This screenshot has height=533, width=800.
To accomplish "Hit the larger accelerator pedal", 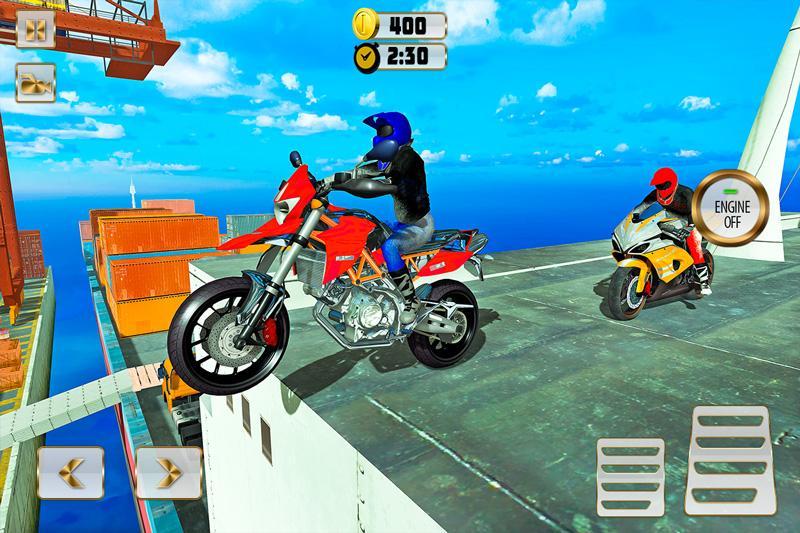I will point(733,459).
